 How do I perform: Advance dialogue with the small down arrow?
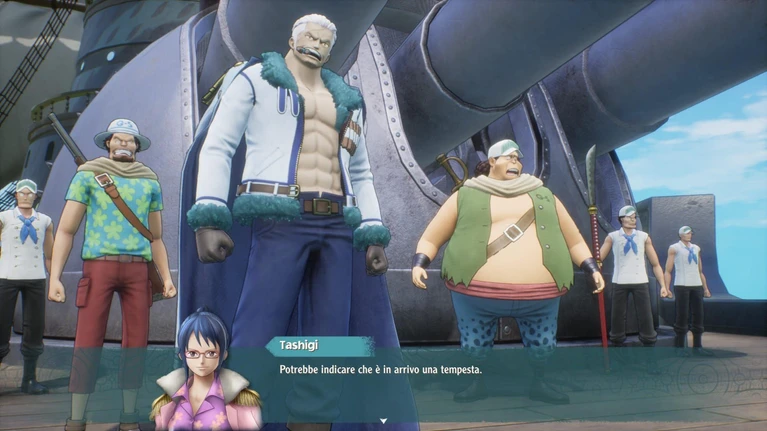tap(383, 422)
